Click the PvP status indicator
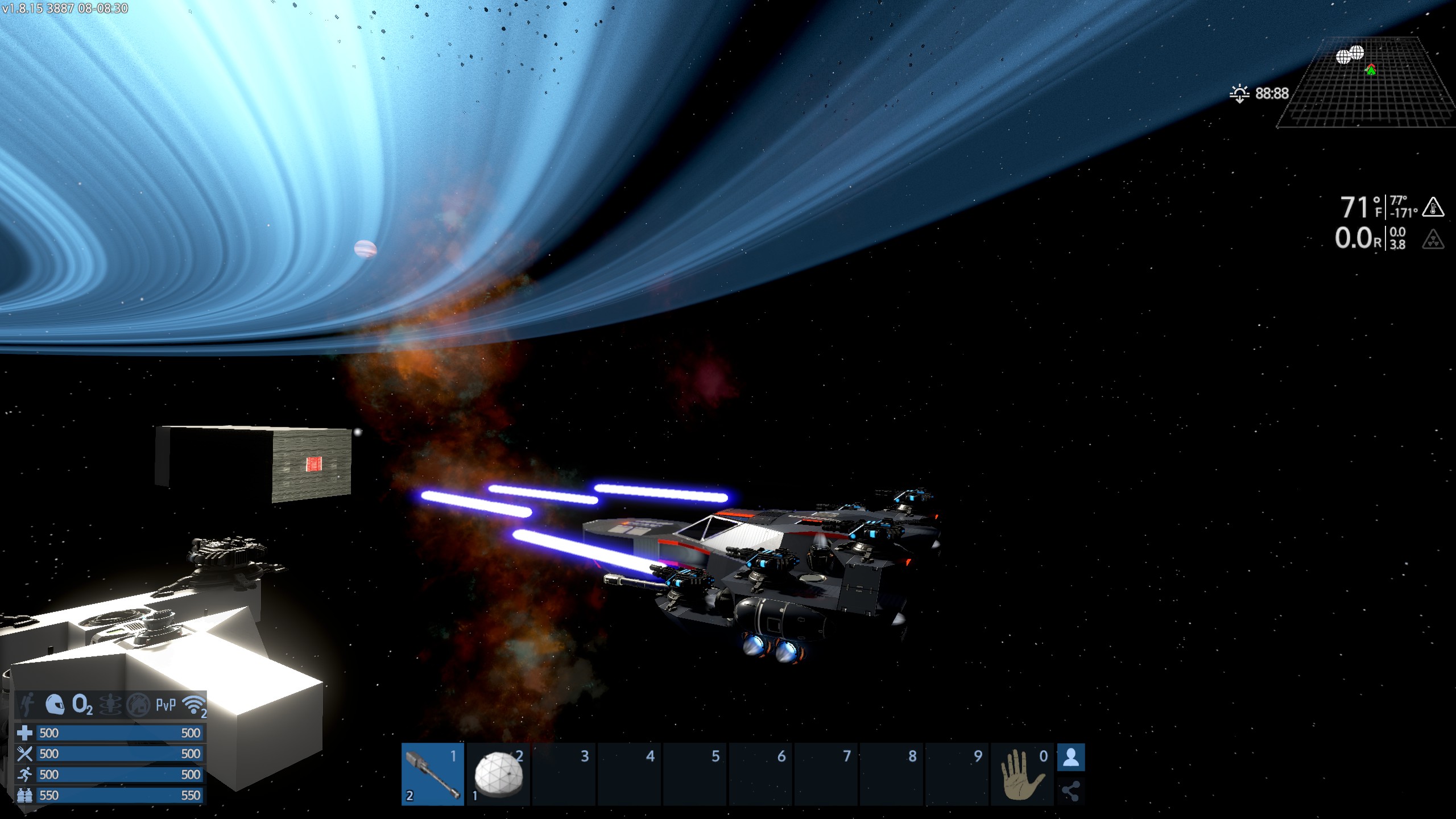The width and height of the screenshot is (1456, 819). coord(166,705)
